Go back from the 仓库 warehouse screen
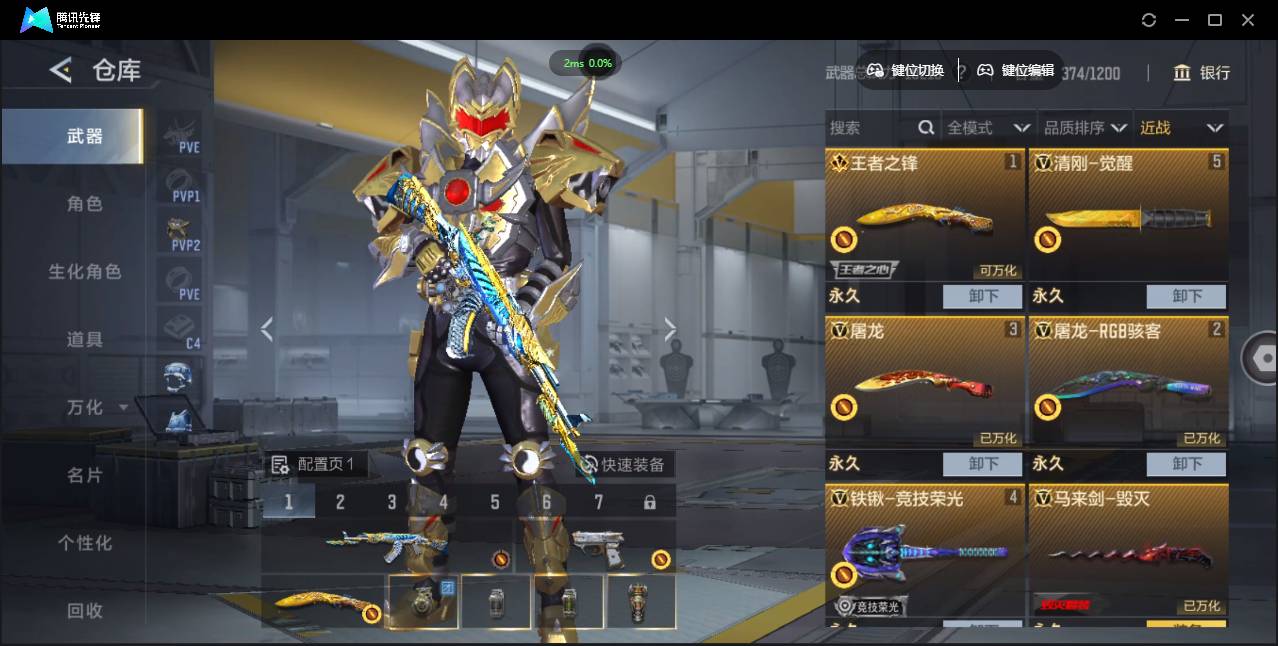 click(61, 70)
